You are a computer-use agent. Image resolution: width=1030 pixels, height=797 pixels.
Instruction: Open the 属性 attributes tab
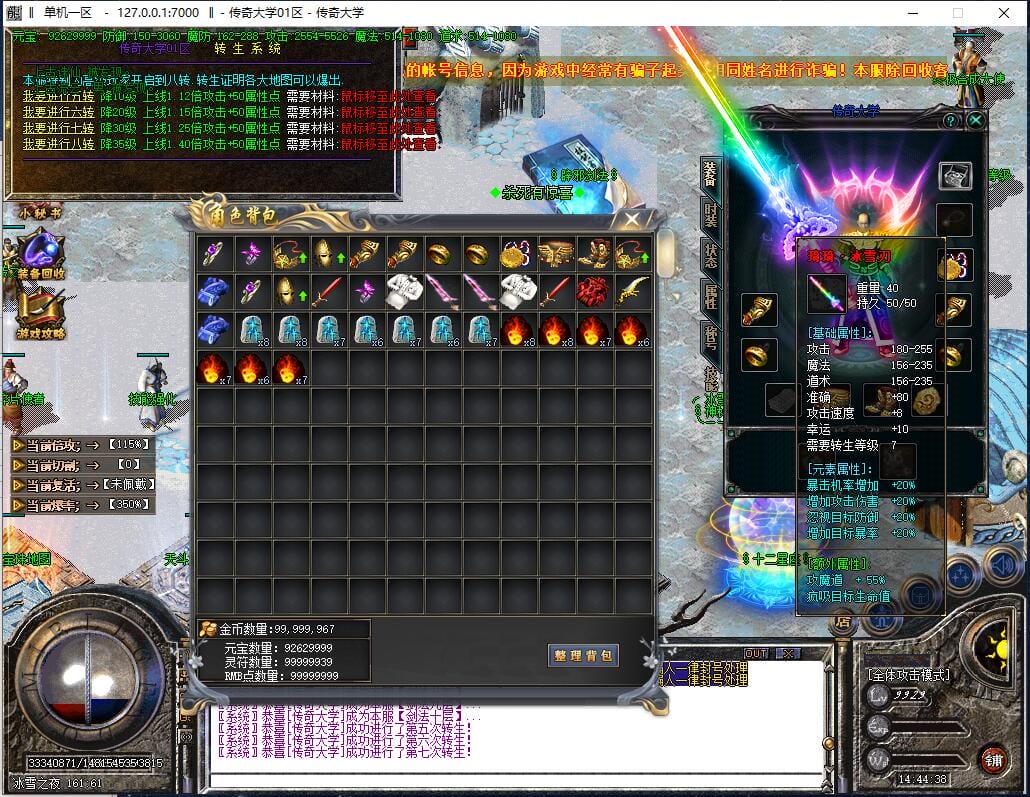click(710, 294)
